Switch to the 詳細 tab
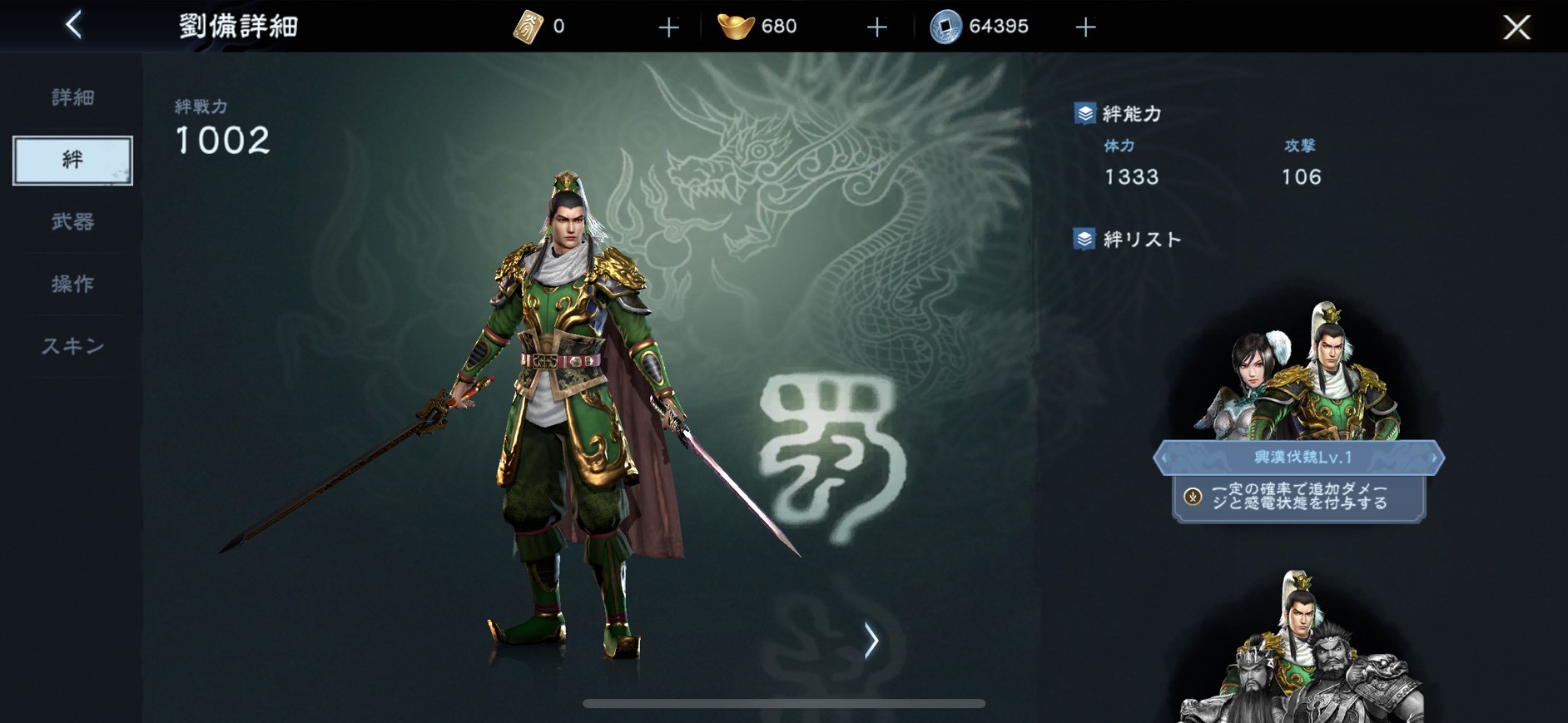The image size is (1568, 723). (73, 97)
